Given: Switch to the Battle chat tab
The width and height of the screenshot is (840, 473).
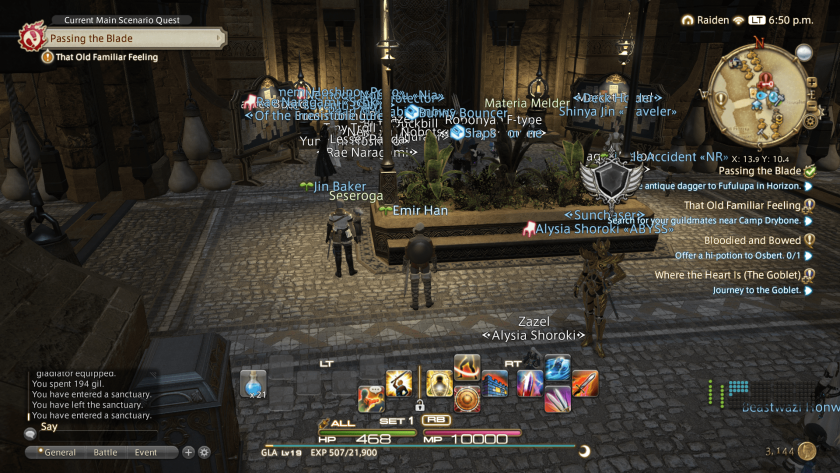Looking at the screenshot, I should click(x=105, y=452).
